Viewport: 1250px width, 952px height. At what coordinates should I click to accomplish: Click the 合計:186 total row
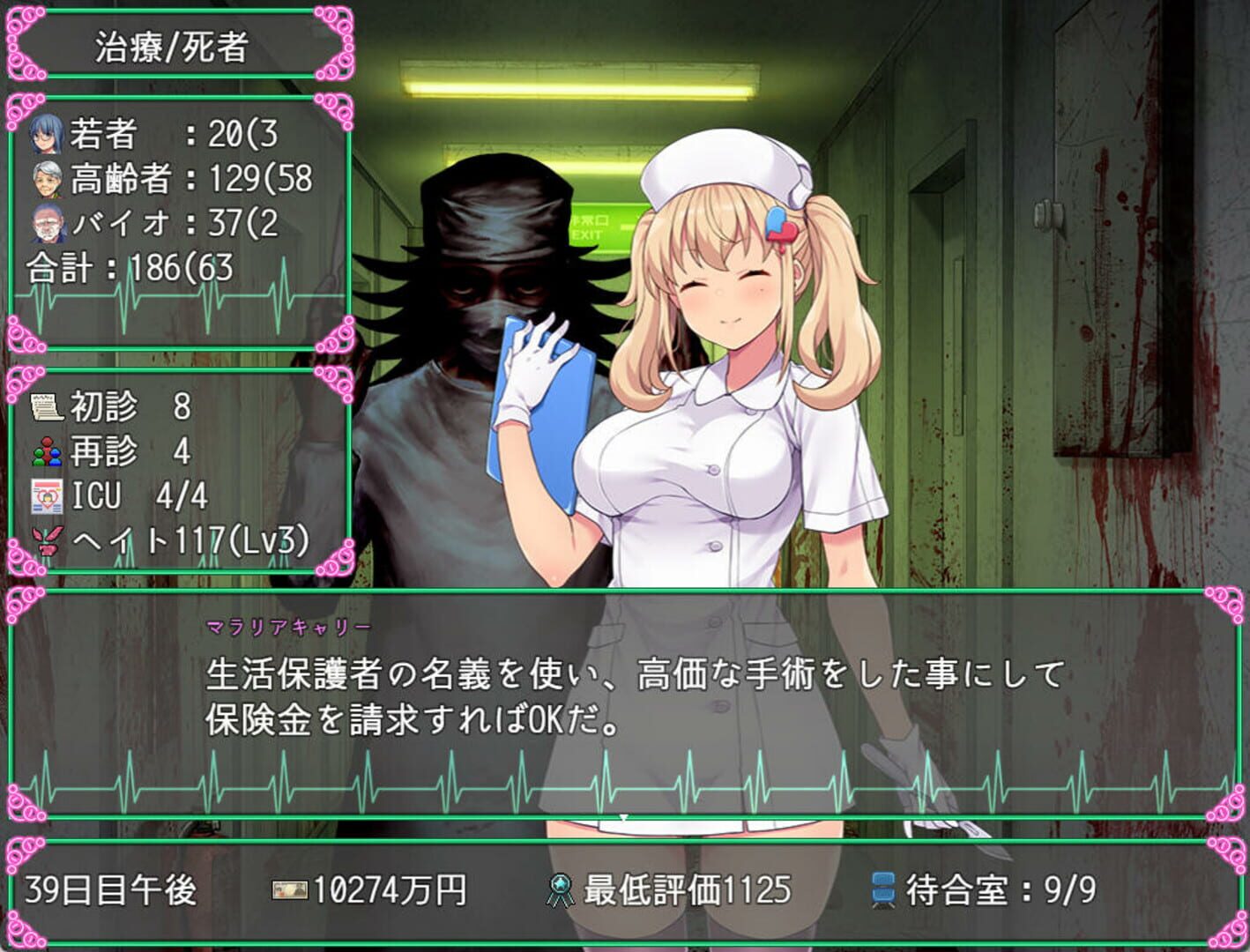[x=132, y=264]
